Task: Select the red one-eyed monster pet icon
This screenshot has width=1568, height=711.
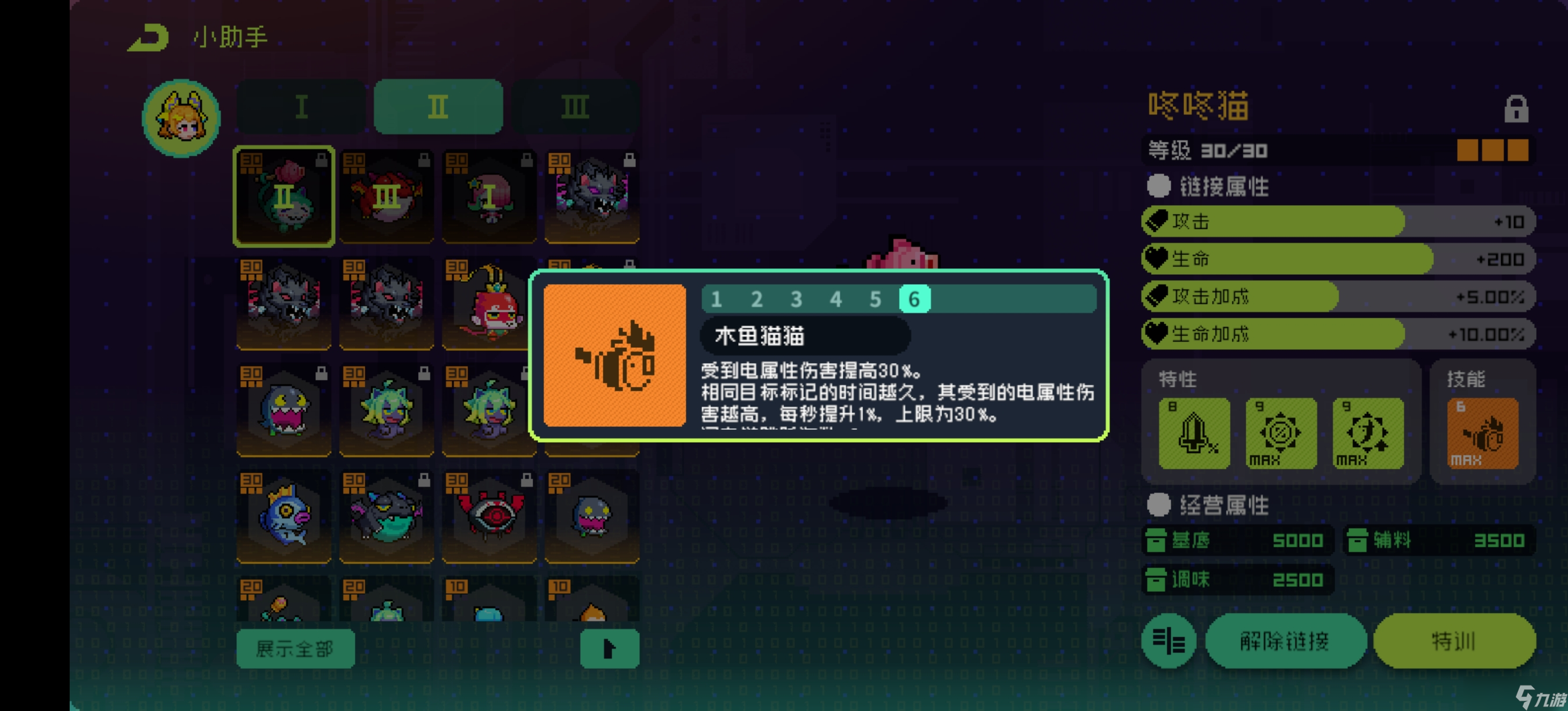Action: (489, 516)
